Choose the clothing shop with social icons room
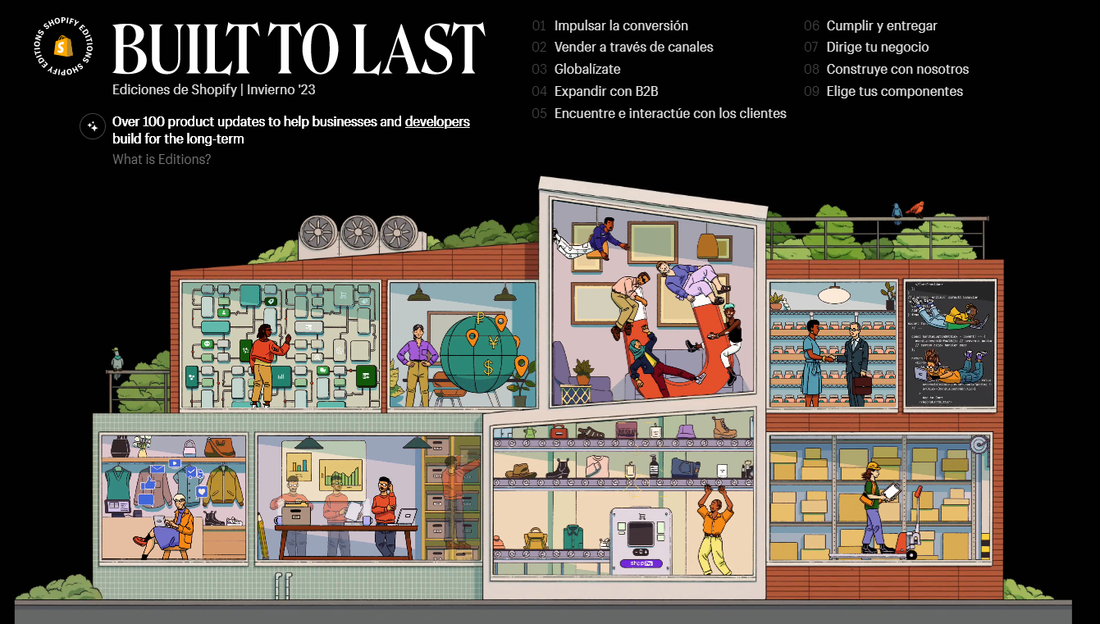 [x=174, y=497]
